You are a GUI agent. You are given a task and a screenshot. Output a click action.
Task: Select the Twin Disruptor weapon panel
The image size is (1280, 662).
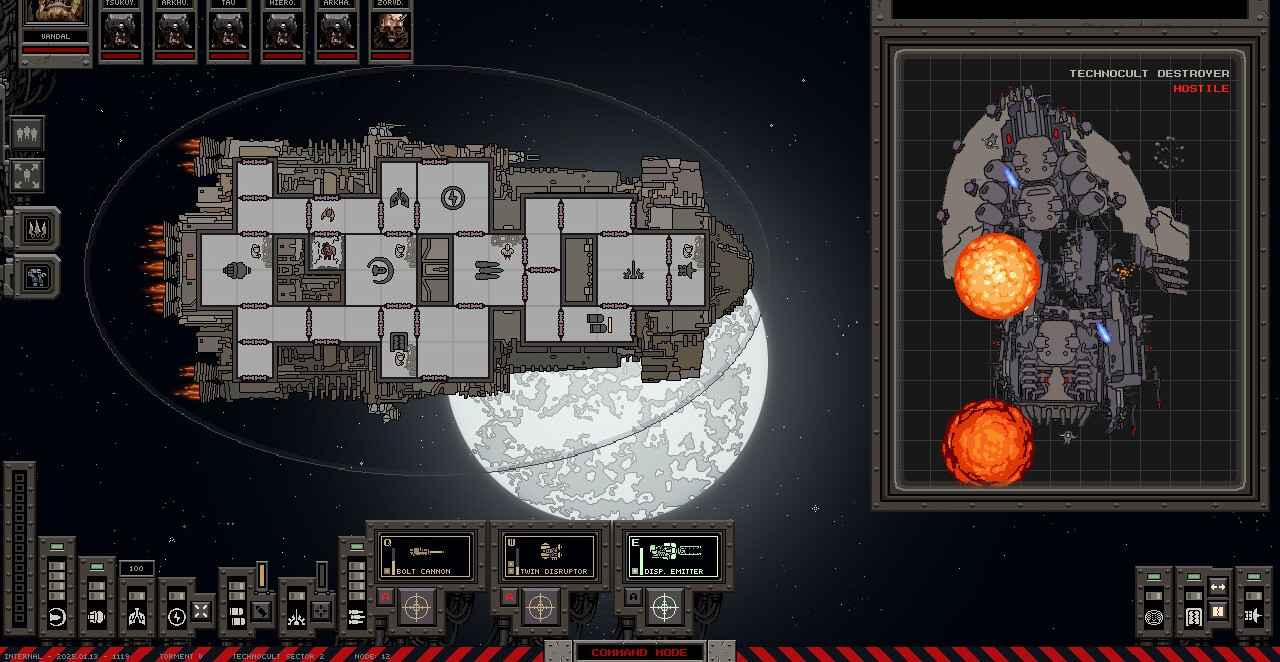click(x=549, y=555)
